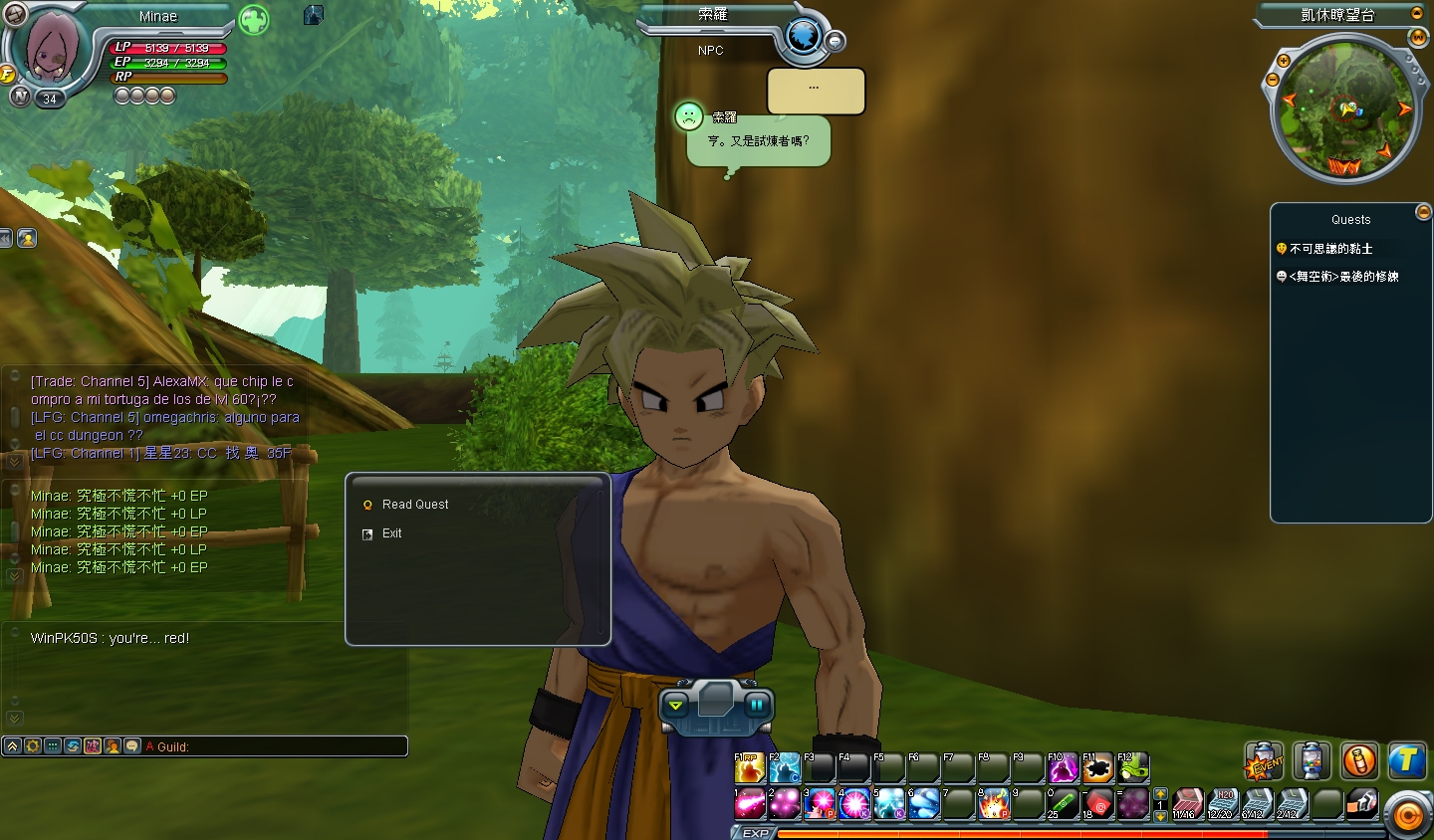Toggle the 波 chat filter icon
1434x840 pixels.
point(94,745)
